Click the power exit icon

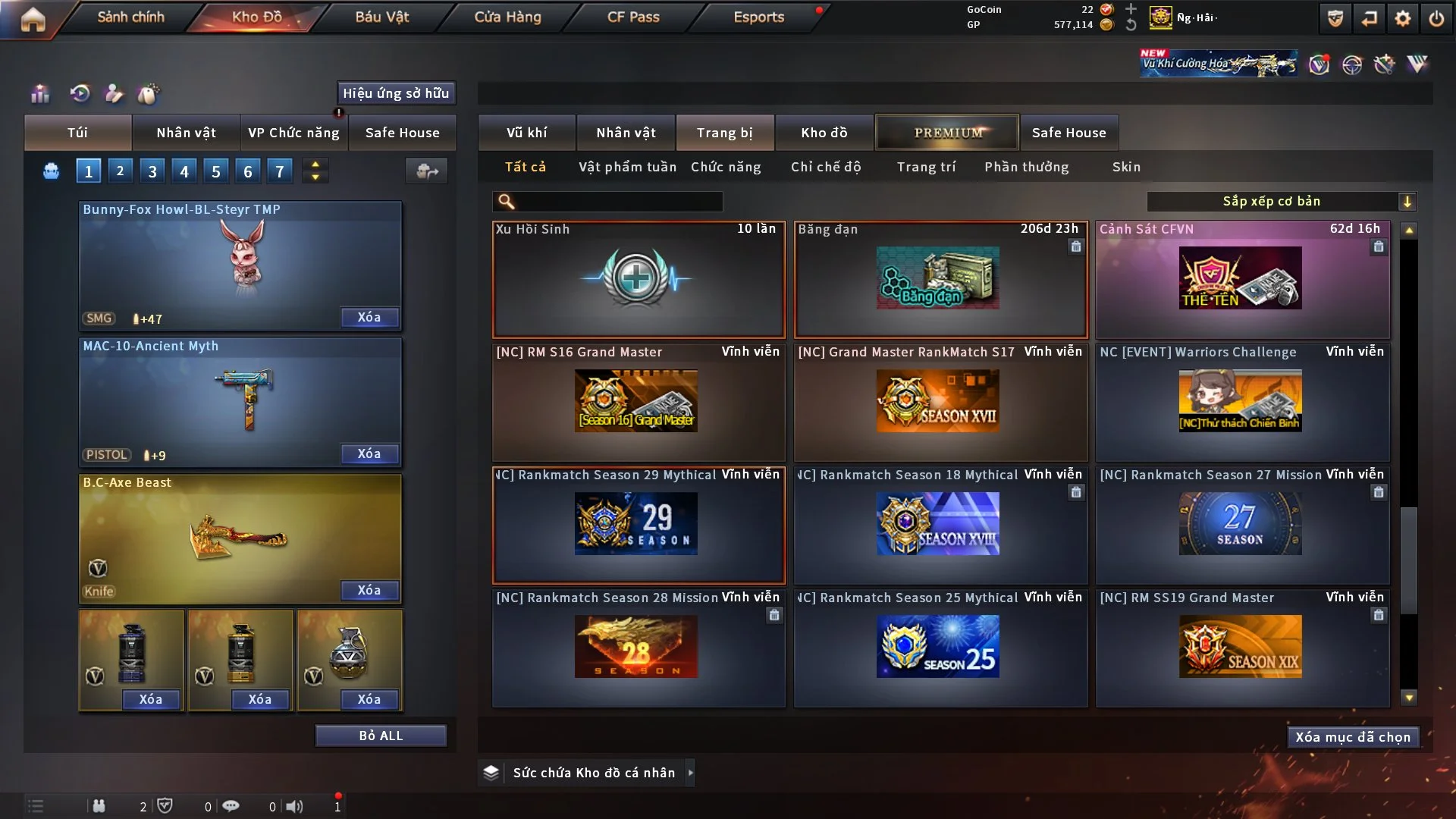tap(1436, 18)
